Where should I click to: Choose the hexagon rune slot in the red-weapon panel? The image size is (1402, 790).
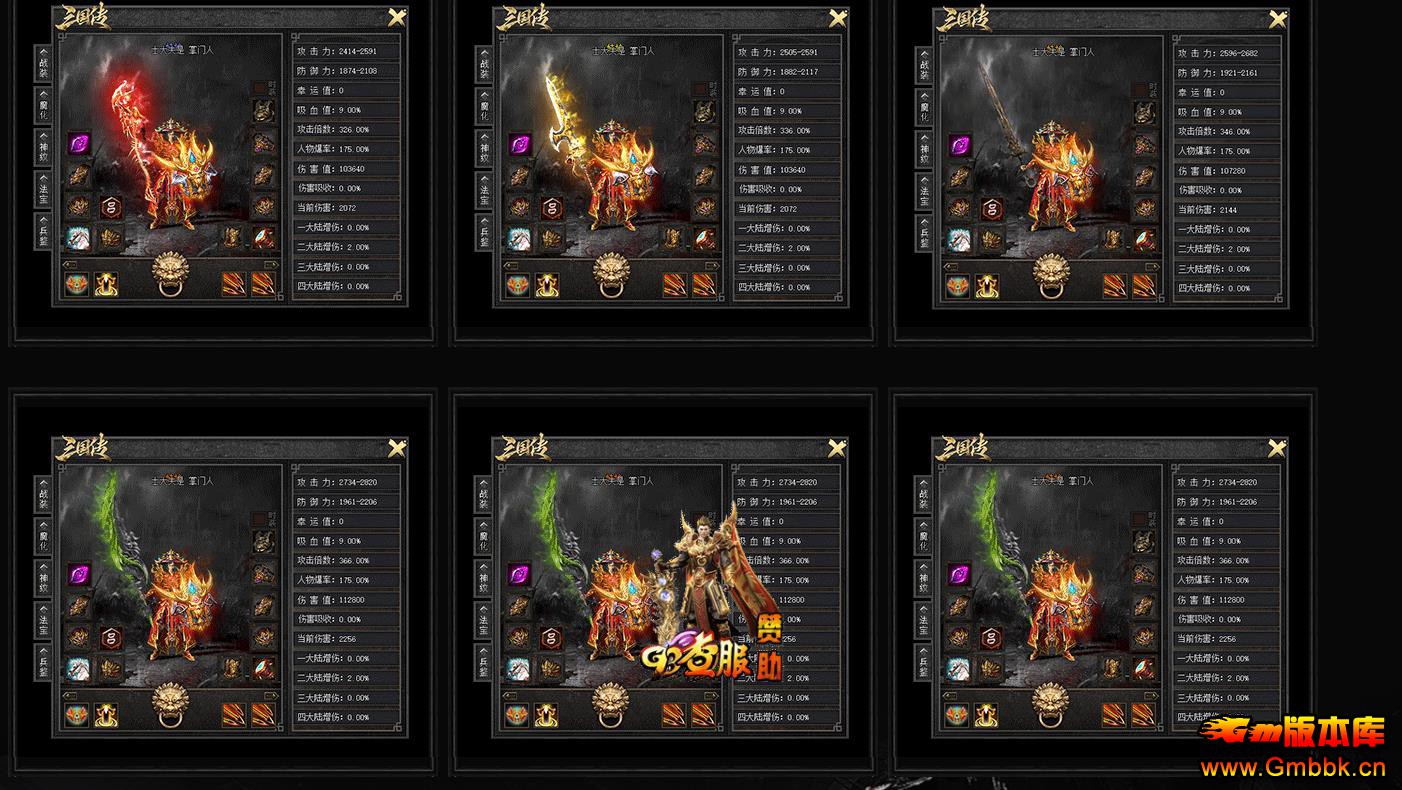109,207
